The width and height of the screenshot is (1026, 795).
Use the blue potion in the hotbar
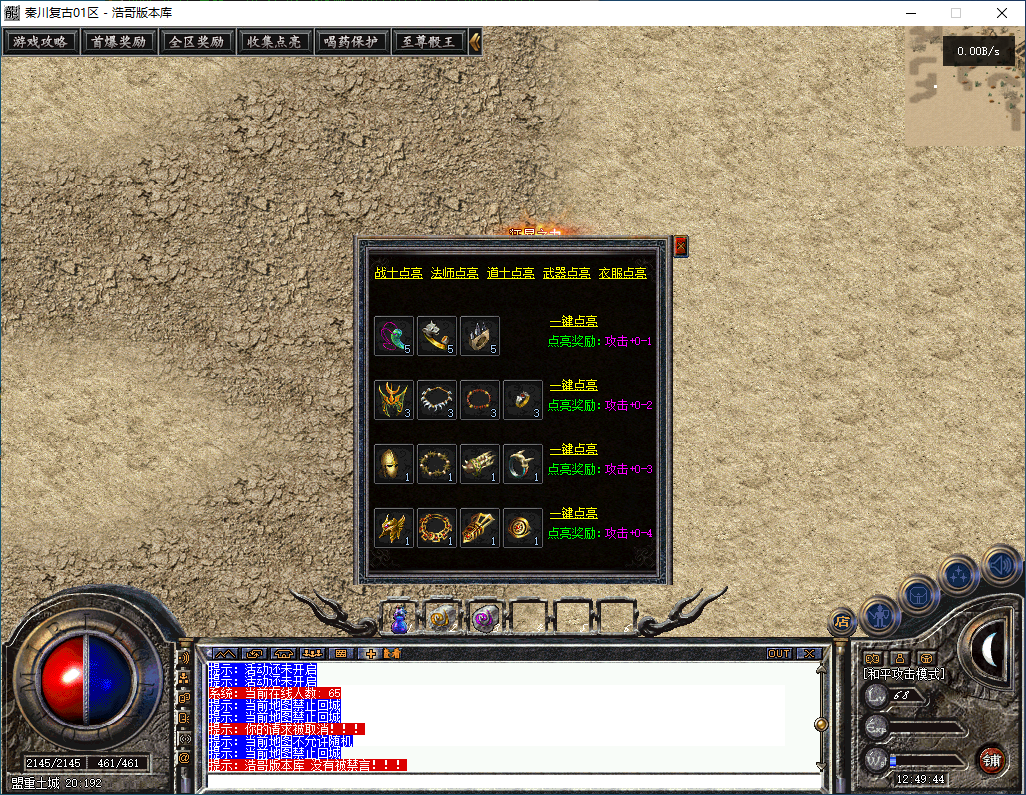coord(400,620)
